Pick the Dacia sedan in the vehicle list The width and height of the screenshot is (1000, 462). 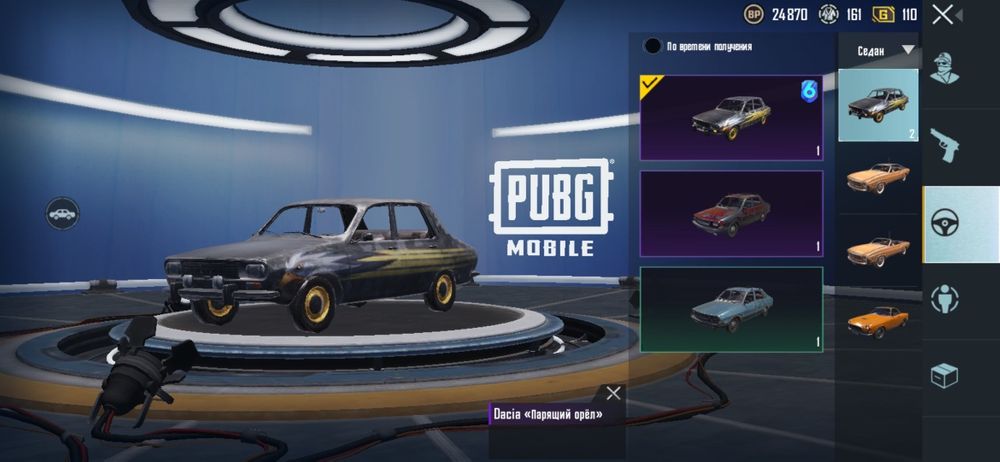pyautogui.click(x=877, y=105)
